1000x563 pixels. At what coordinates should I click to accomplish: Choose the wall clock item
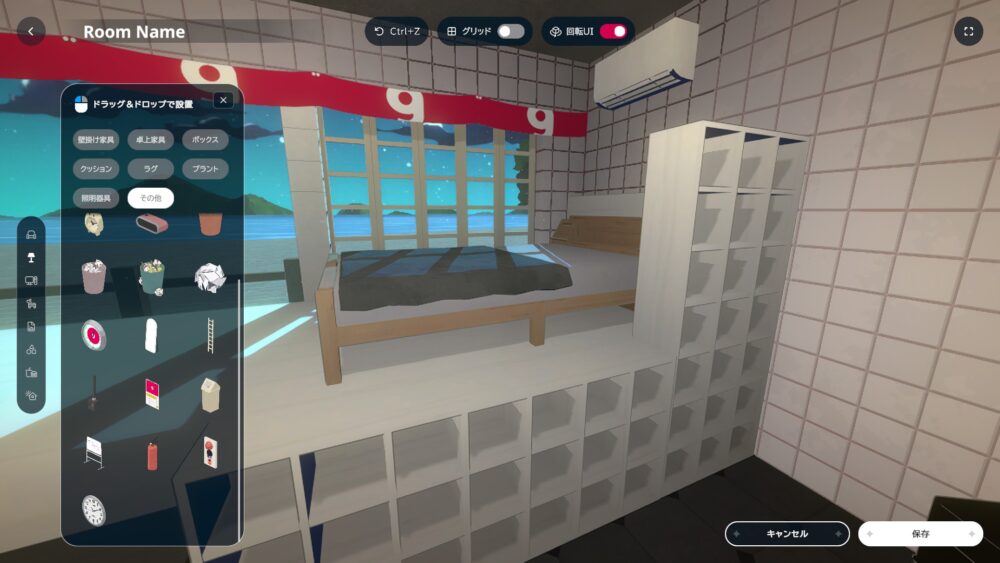93,510
